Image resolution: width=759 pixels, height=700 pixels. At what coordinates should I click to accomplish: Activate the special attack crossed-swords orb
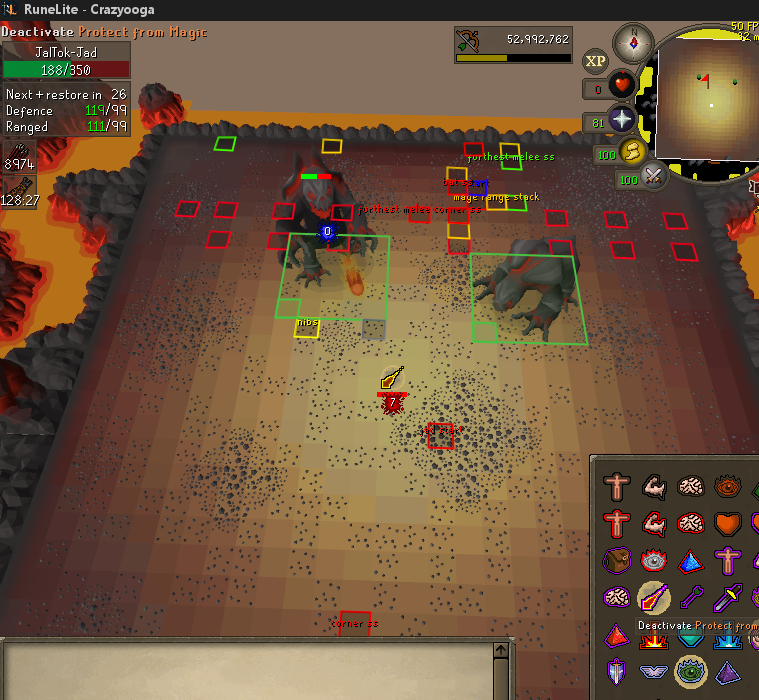point(654,177)
